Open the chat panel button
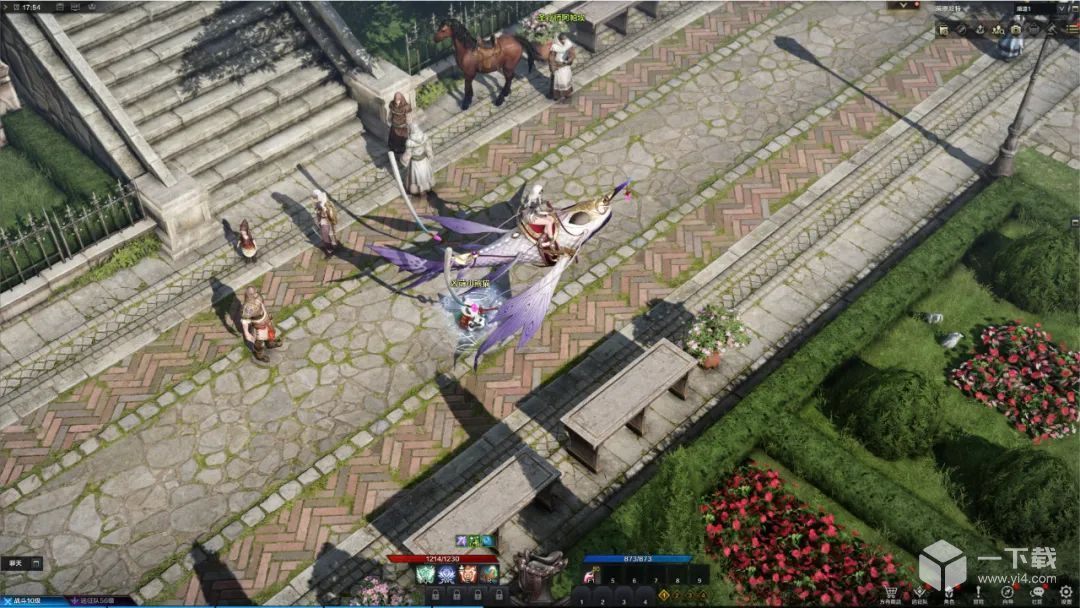 pos(22,563)
